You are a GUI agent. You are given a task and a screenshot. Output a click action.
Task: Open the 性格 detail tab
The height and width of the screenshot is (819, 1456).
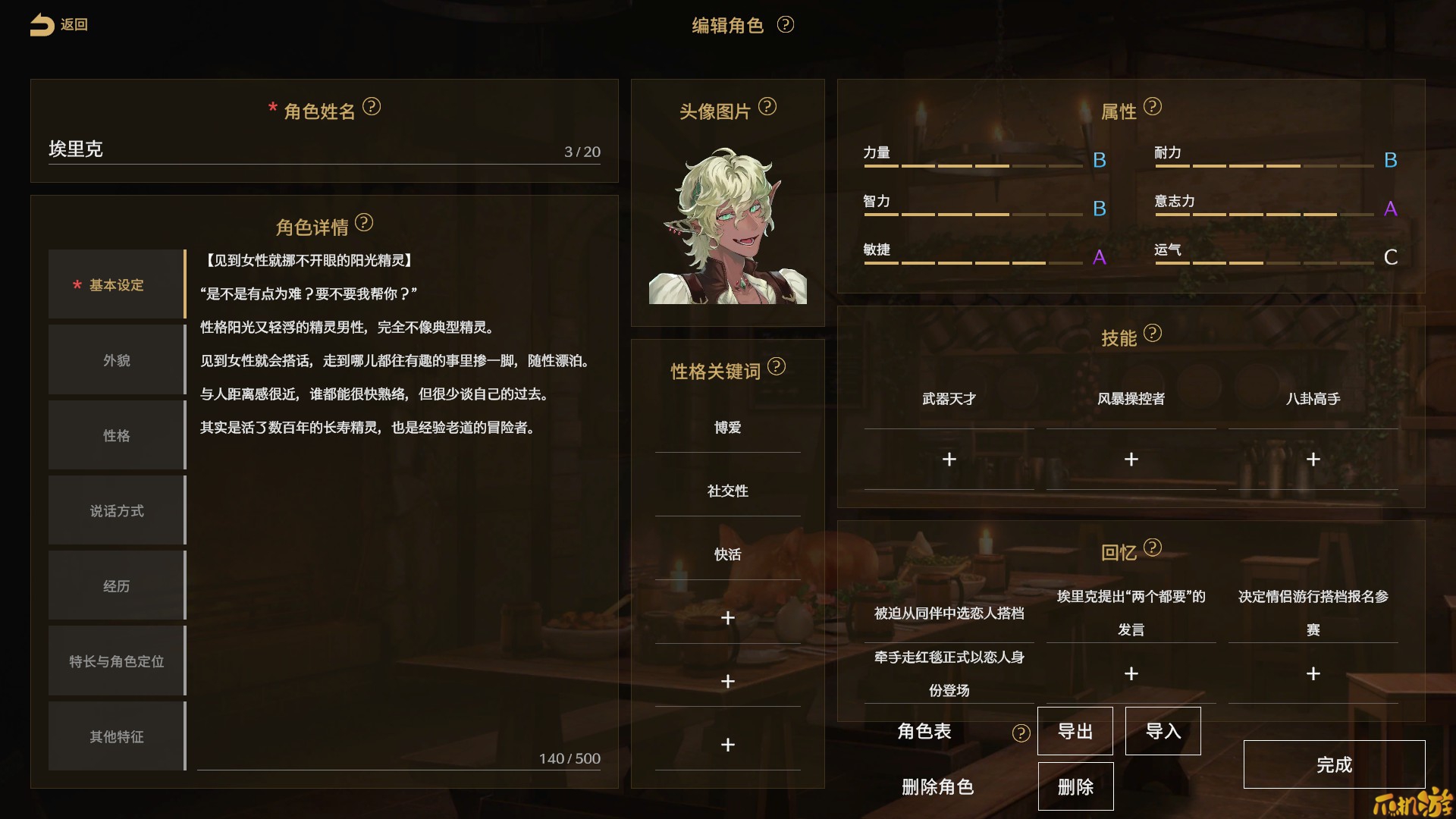(x=117, y=435)
